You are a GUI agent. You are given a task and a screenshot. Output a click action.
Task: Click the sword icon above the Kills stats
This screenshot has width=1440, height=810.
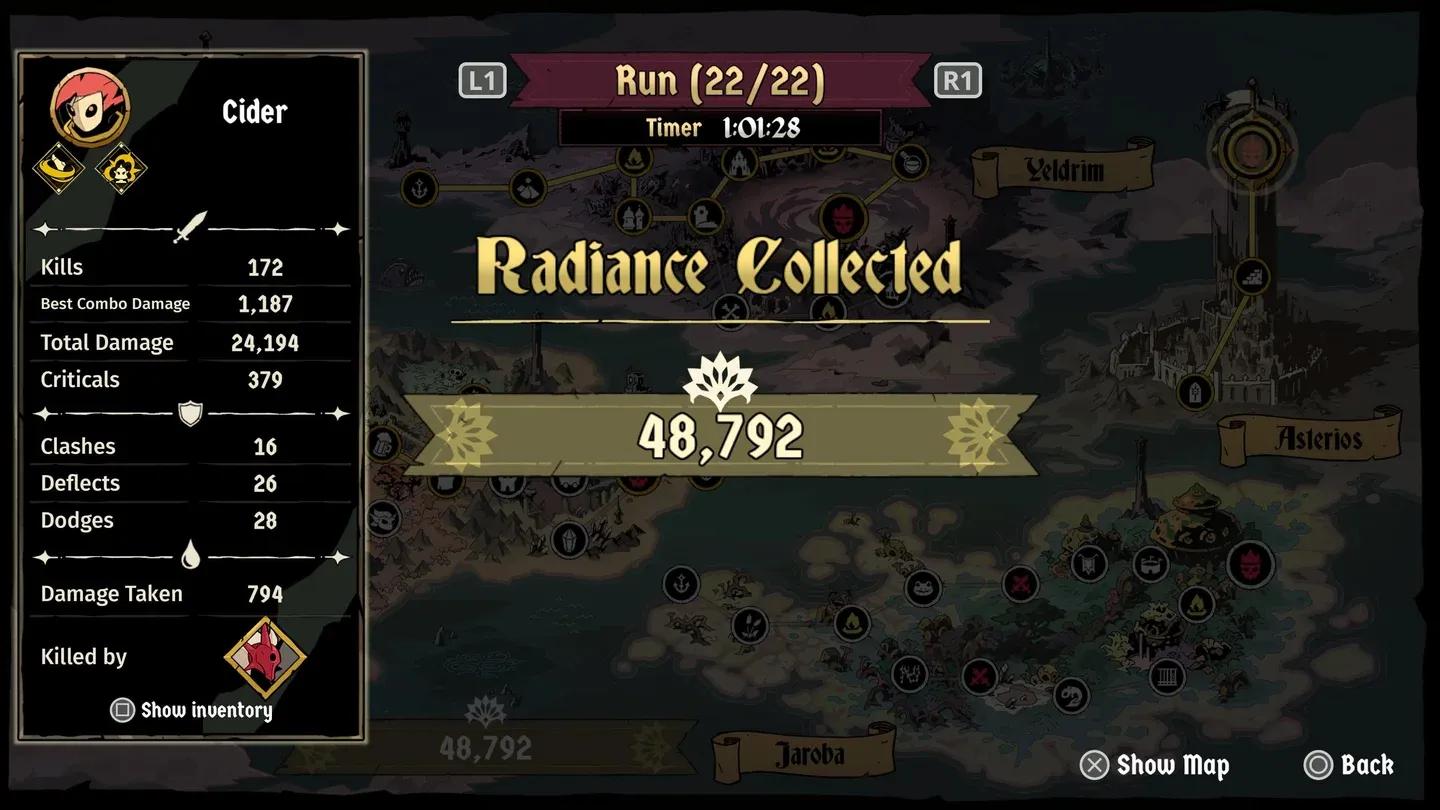click(x=192, y=226)
